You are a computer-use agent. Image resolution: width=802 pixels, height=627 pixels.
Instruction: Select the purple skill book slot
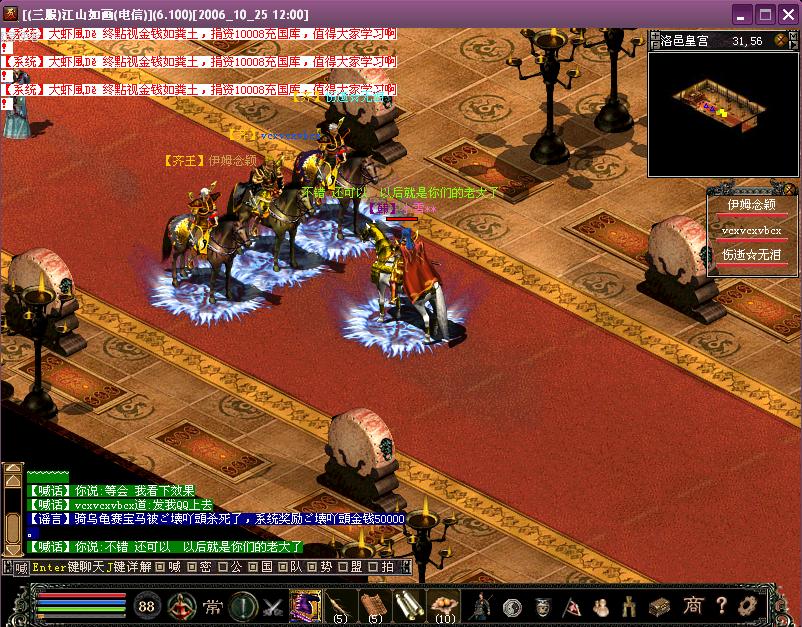(305, 605)
